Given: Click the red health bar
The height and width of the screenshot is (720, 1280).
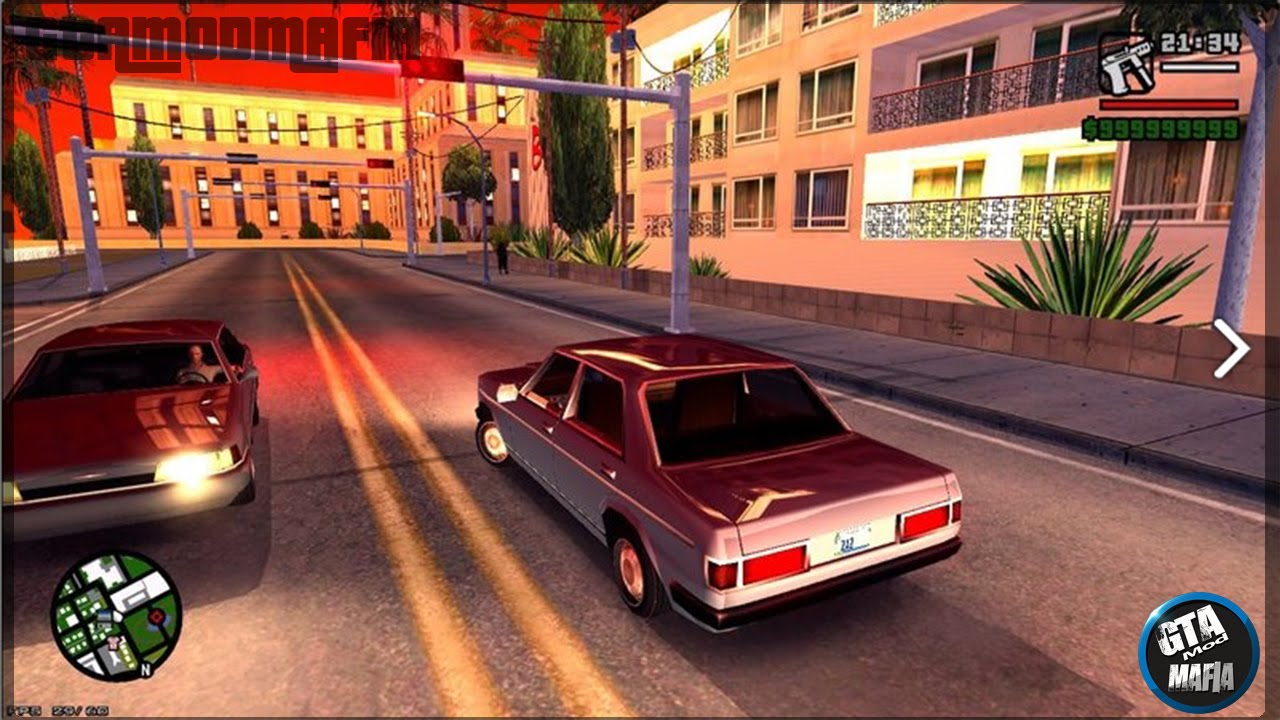Looking at the screenshot, I should 1167,104.
